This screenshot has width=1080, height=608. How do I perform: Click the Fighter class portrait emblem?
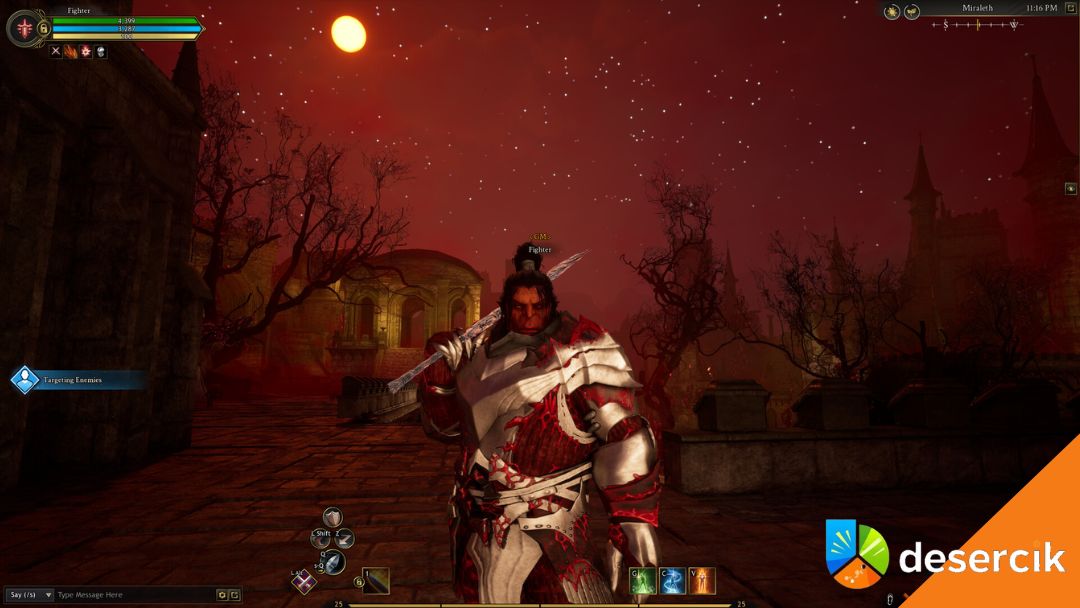[23, 28]
